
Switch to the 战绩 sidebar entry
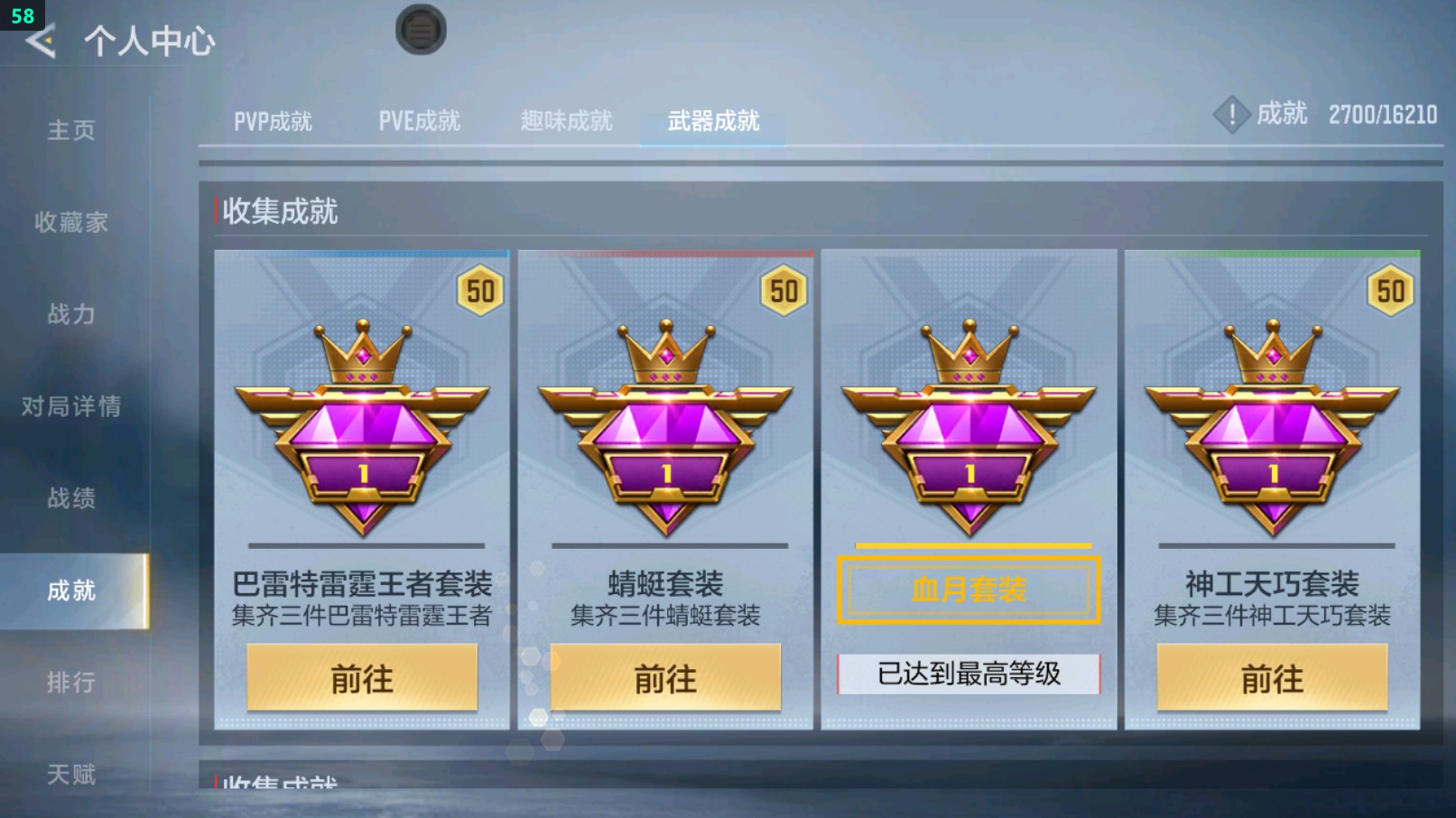[x=72, y=499]
